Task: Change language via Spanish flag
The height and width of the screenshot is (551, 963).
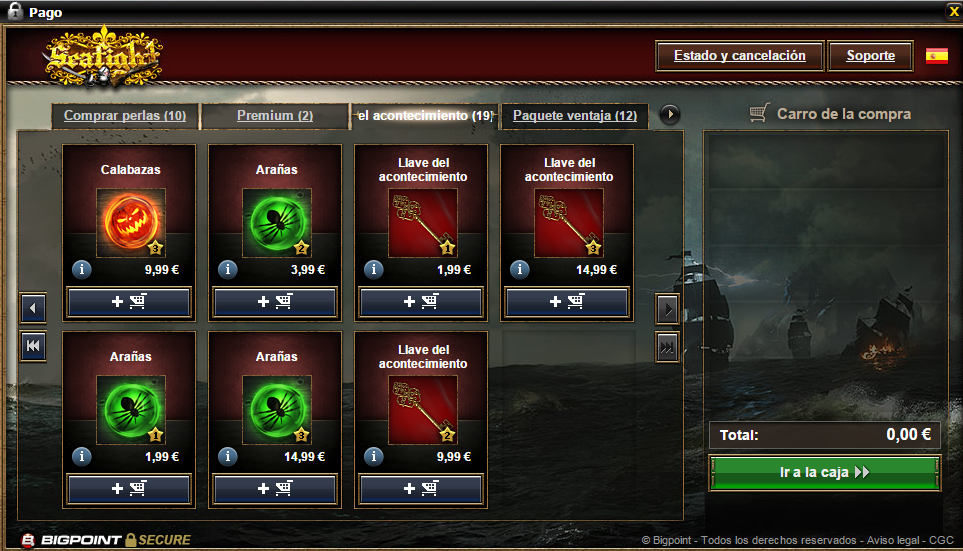Action: click(937, 56)
